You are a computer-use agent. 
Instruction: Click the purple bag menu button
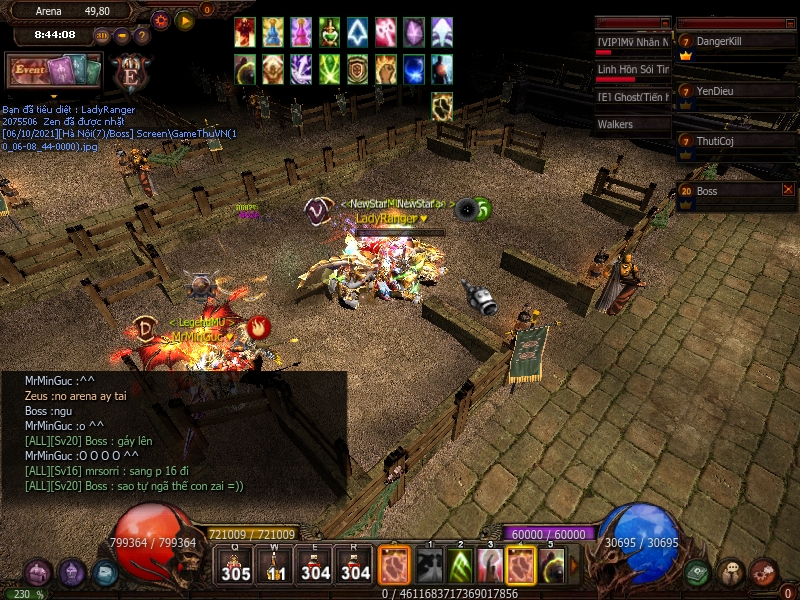click(x=38, y=573)
